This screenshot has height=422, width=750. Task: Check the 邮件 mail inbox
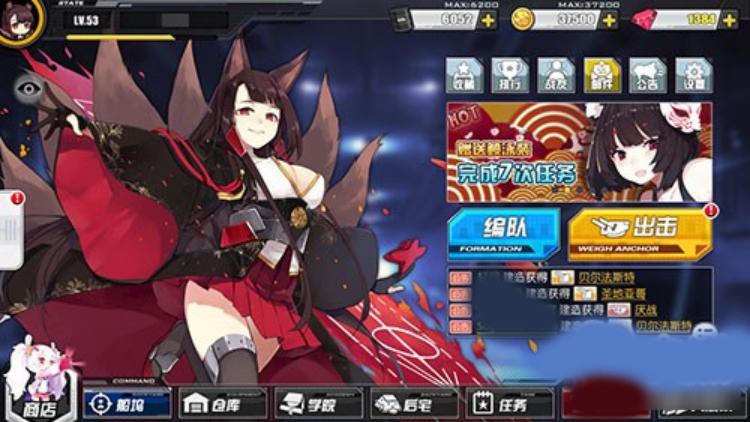tap(602, 75)
